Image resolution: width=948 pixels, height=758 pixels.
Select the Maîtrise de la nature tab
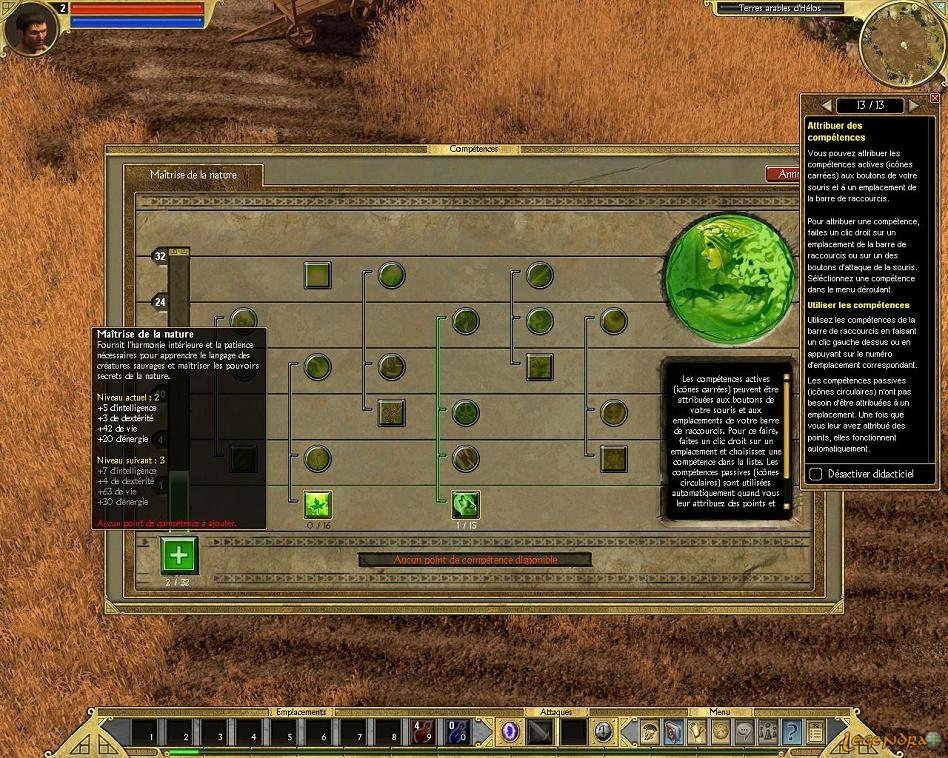(x=194, y=175)
